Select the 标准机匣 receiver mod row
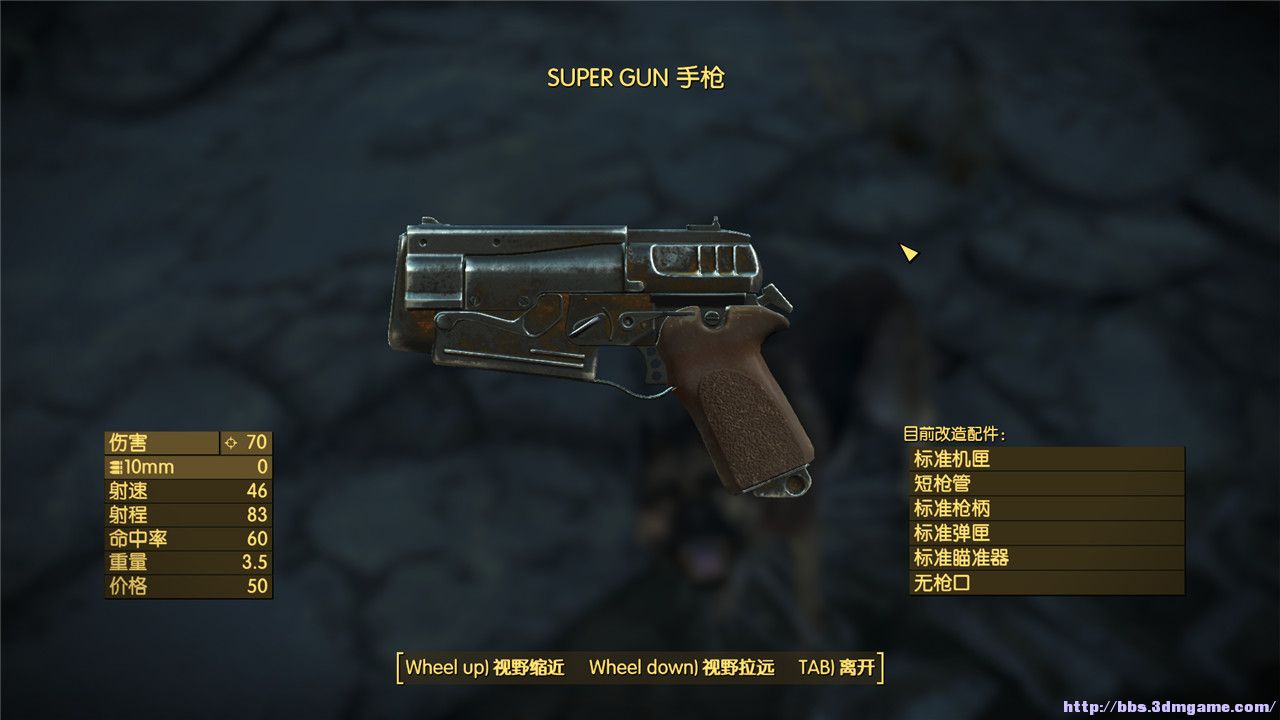Screen dimensions: 1280x720 click(x=1046, y=460)
